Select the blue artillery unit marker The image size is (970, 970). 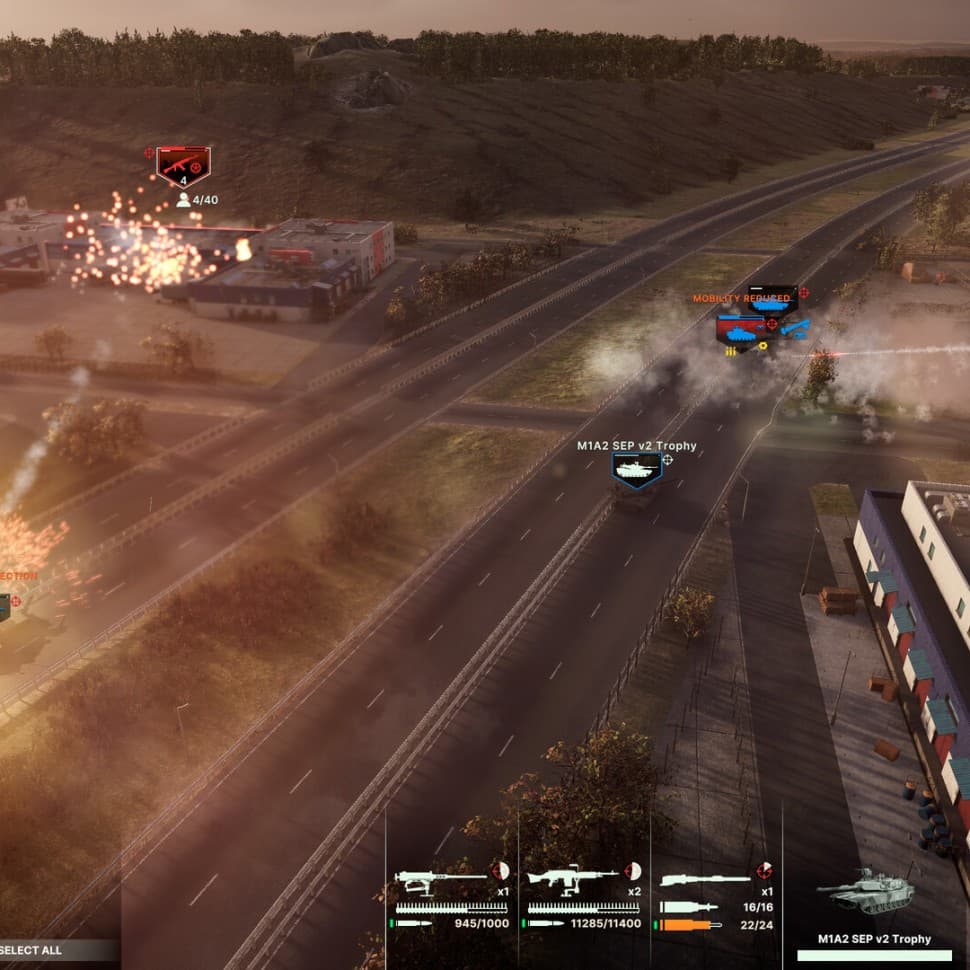[796, 328]
